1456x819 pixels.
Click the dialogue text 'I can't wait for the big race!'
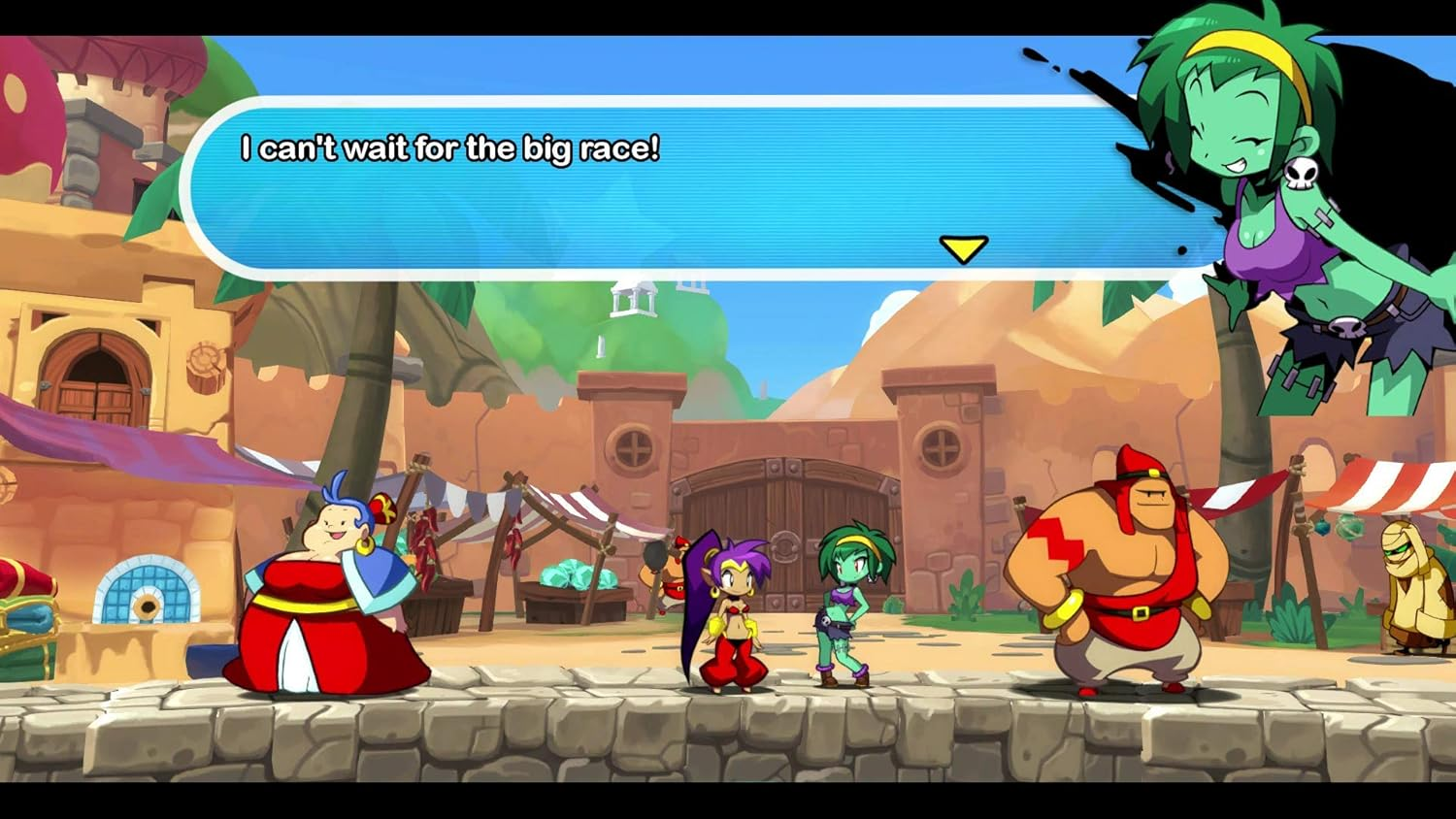449,149
